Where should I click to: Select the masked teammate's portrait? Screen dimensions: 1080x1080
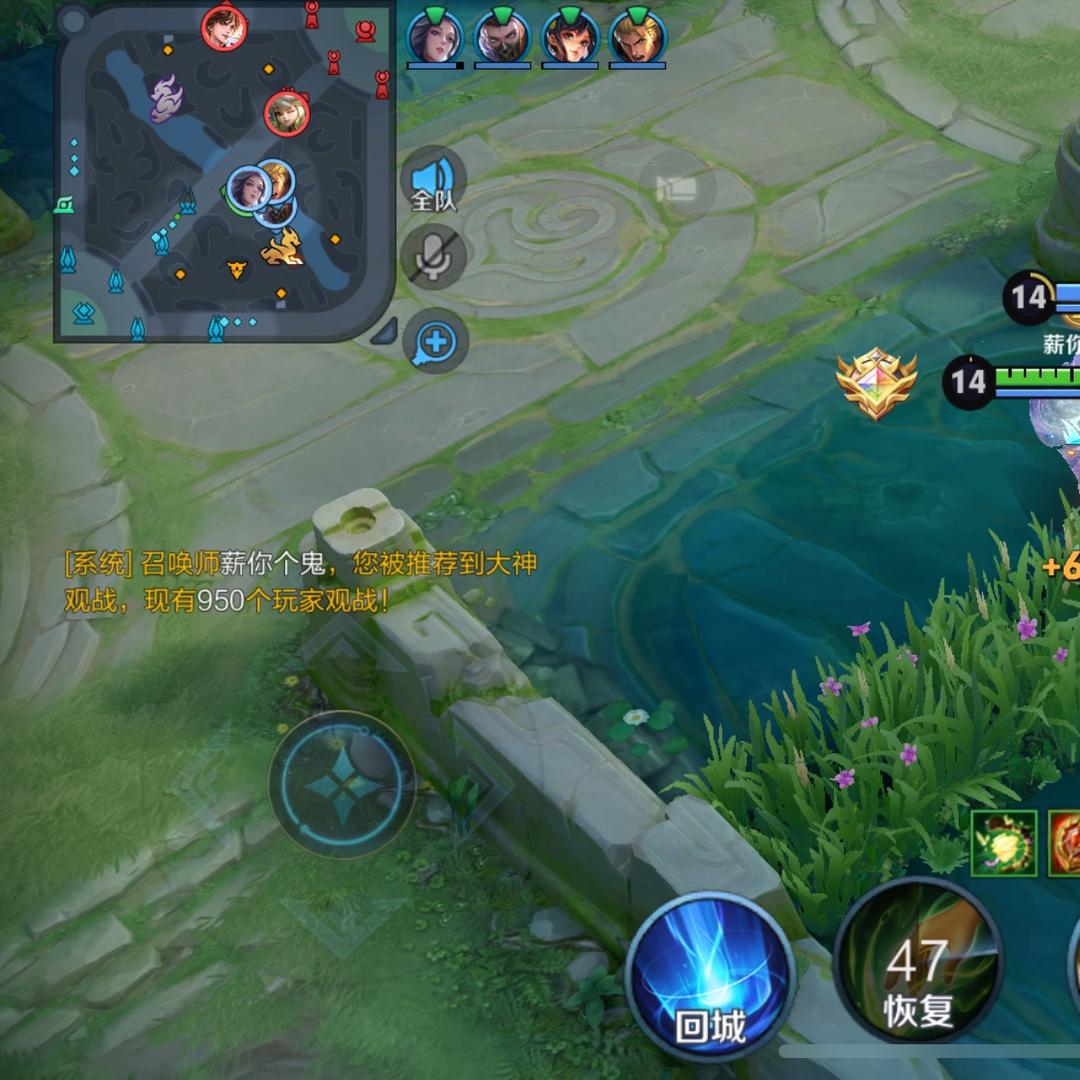[502, 37]
